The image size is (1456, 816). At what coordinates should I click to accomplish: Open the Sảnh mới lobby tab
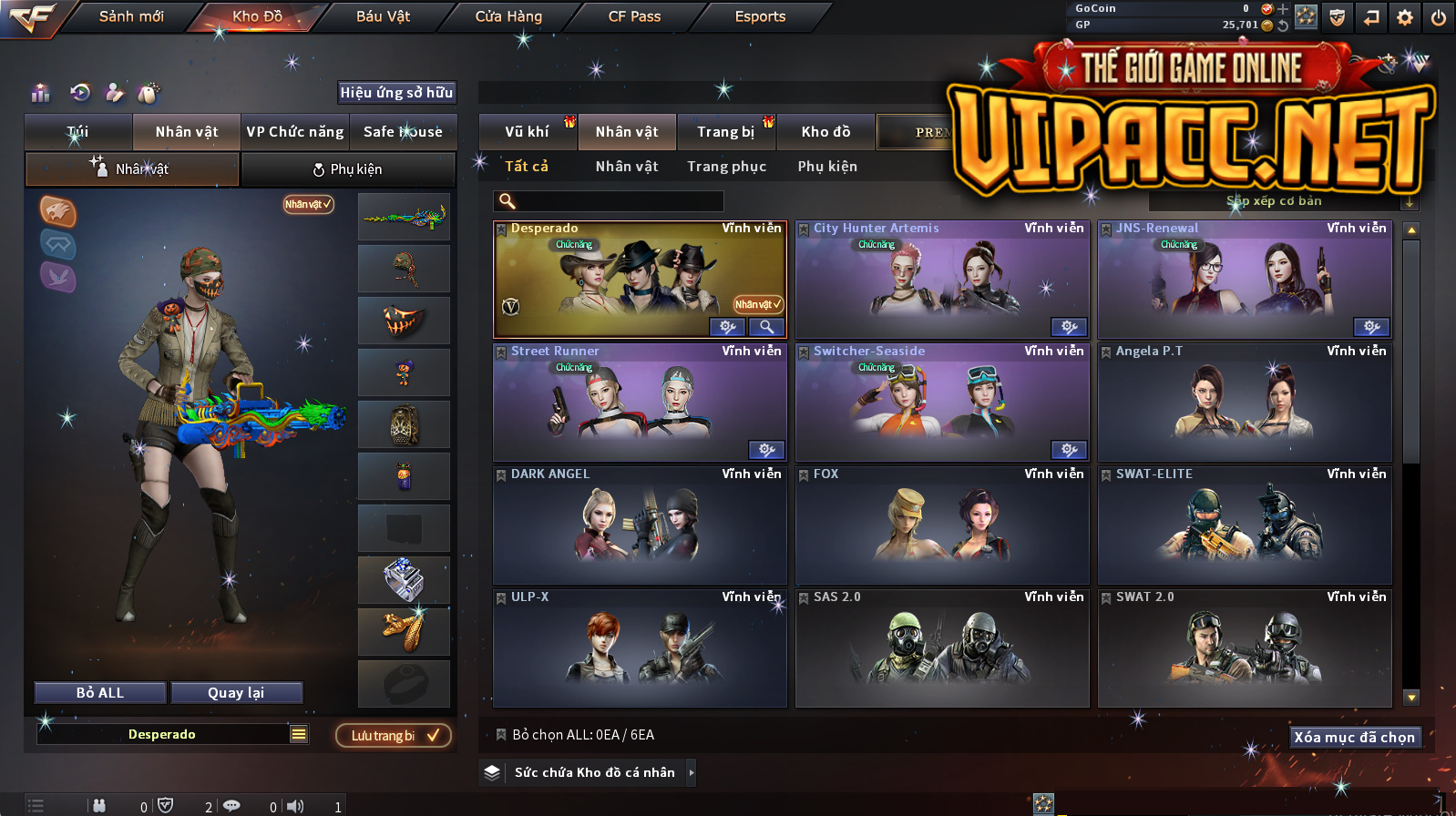(x=131, y=16)
